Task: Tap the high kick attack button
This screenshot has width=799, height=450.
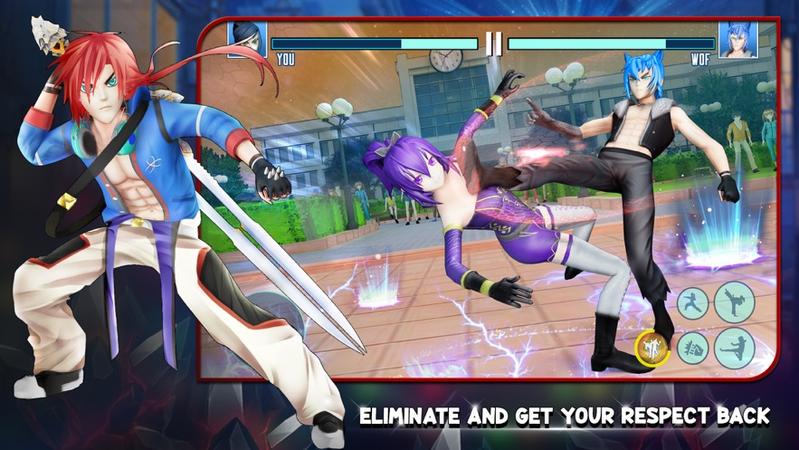Action: click(x=734, y=301)
